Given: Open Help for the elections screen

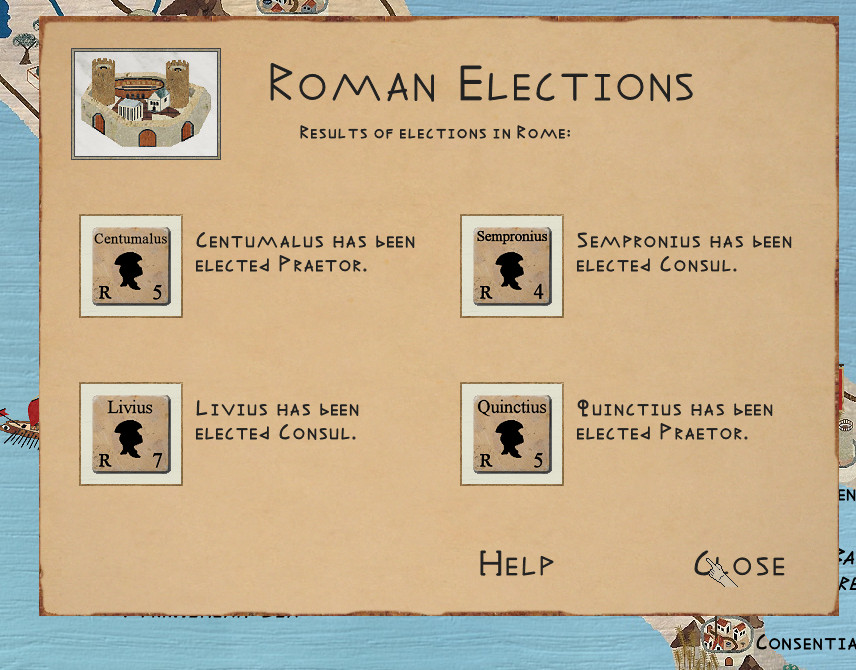Looking at the screenshot, I should coord(516,564).
